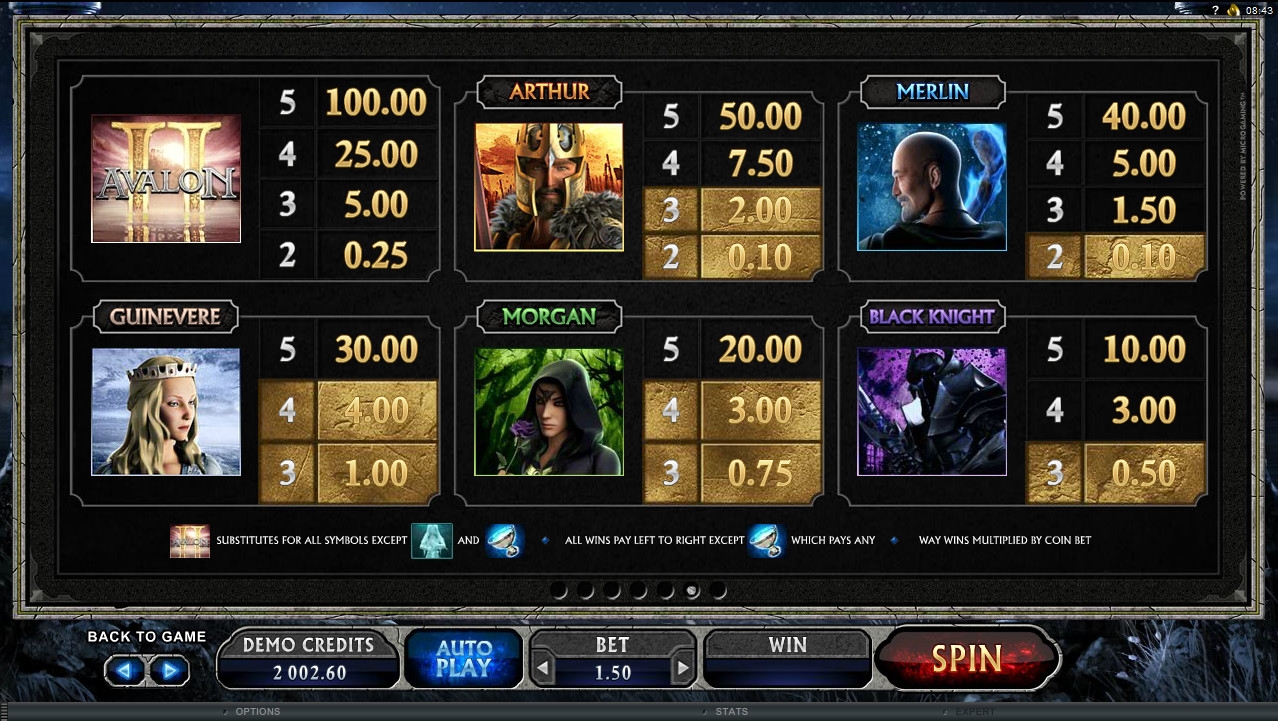The image size is (1278, 721).
Task: Return to the game via Back to Game
Action: pyautogui.click(x=146, y=637)
